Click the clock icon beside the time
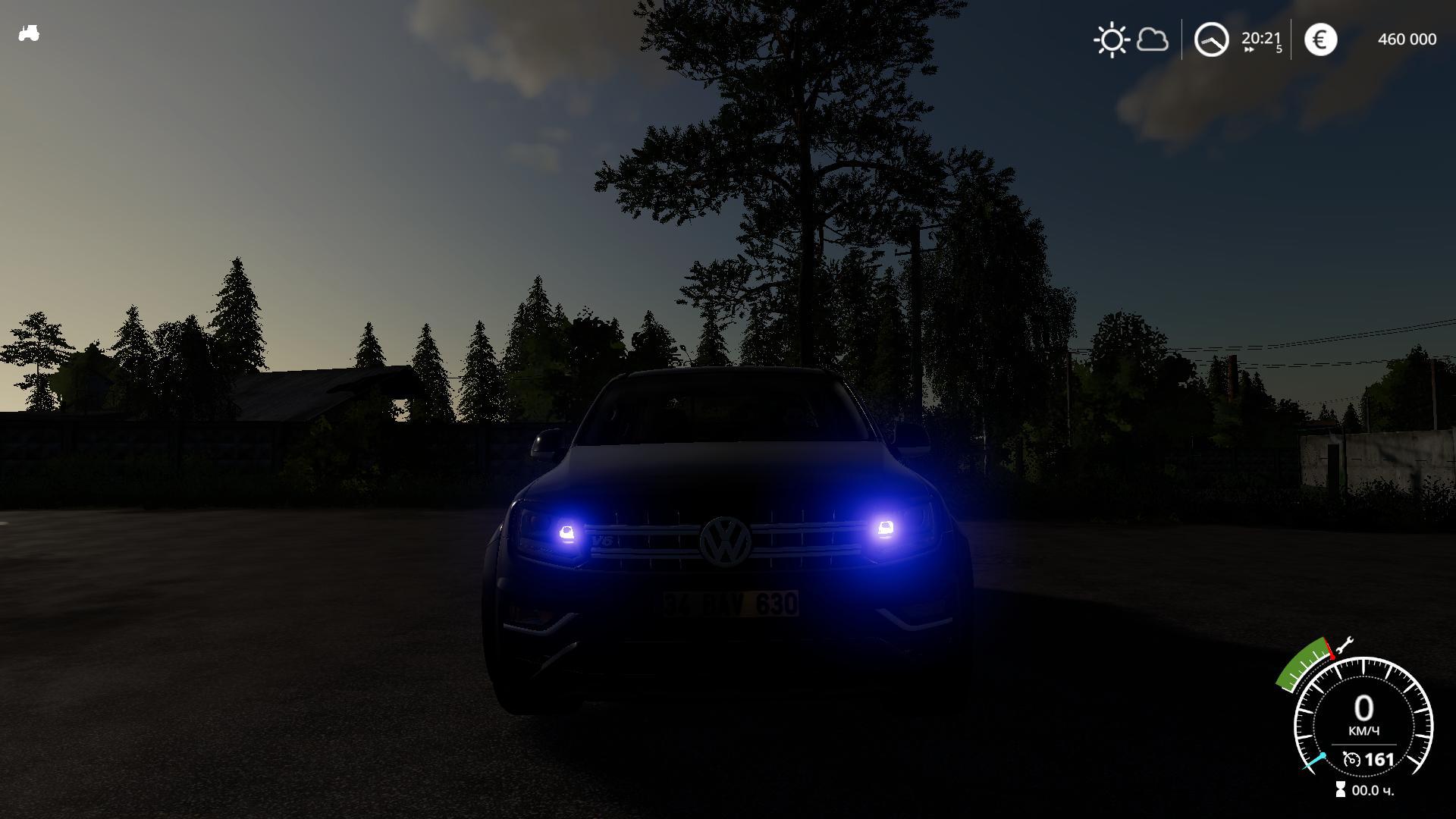The image size is (1456, 819). click(x=1211, y=39)
